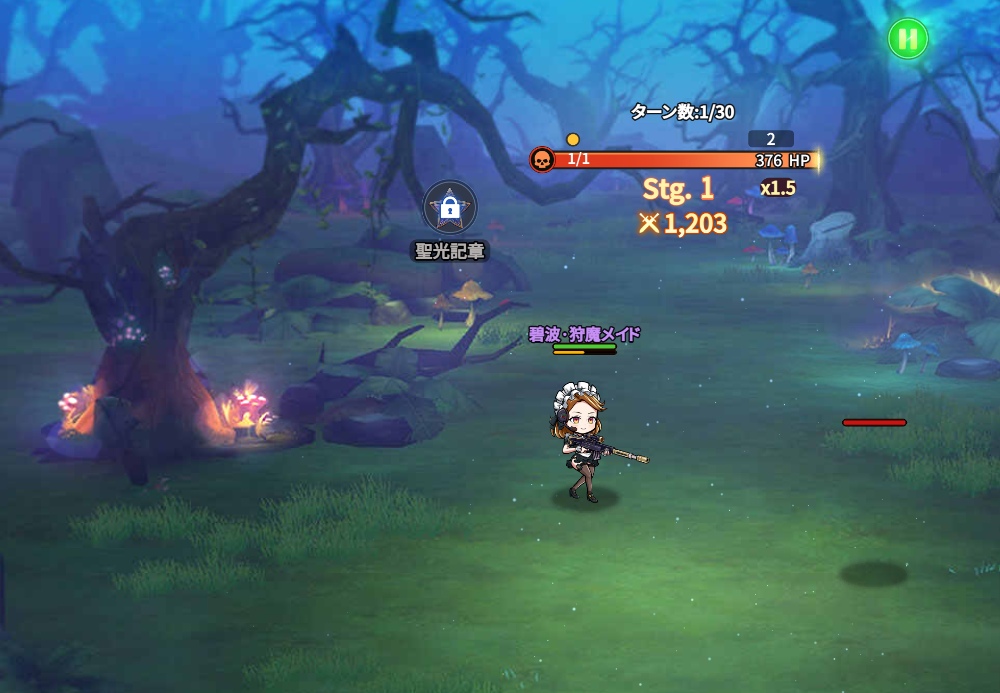Pause the battle with the green button
The height and width of the screenshot is (693, 1000).
coord(908,39)
